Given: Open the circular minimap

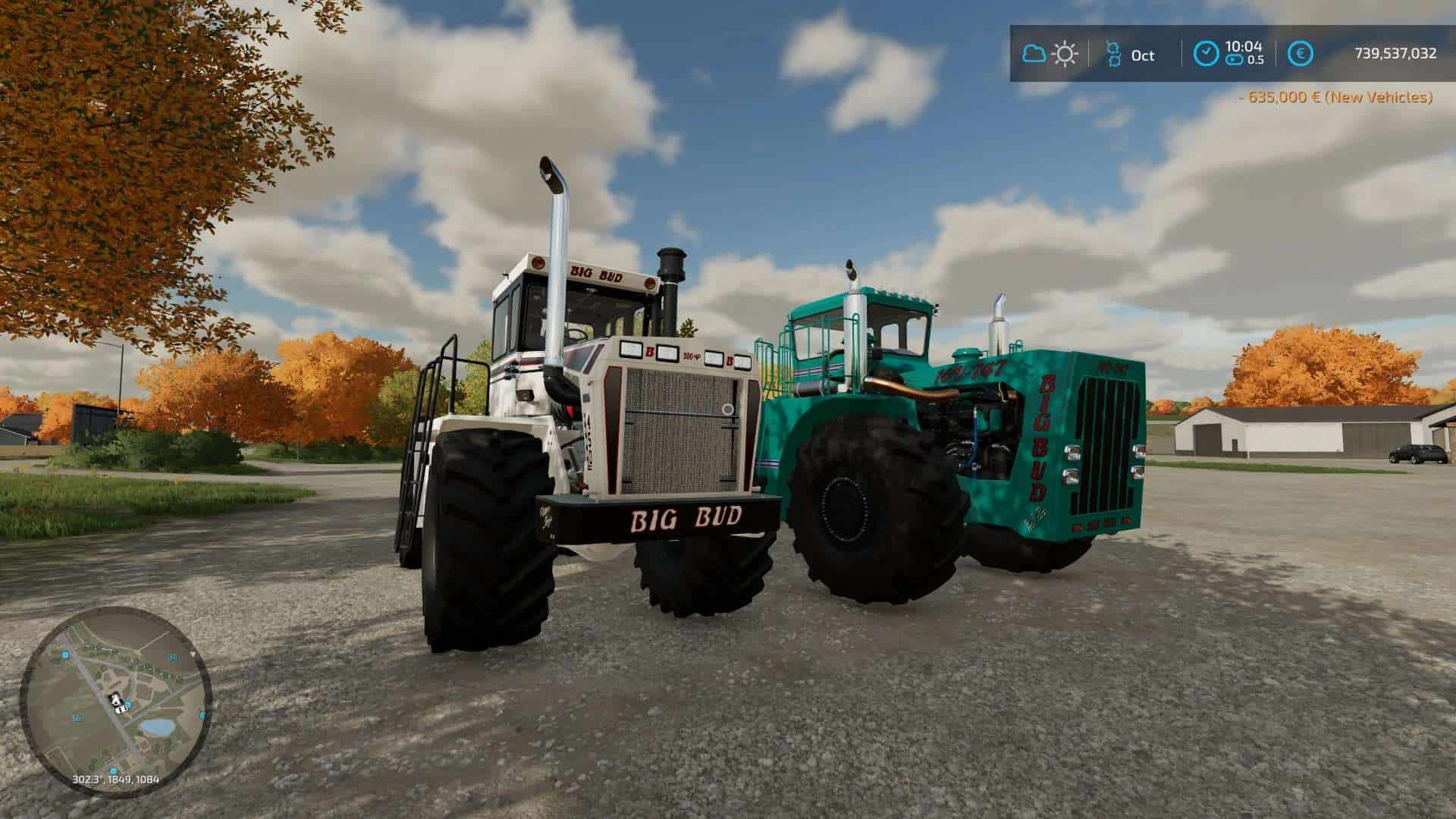Looking at the screenshot, I should point(115,701).
